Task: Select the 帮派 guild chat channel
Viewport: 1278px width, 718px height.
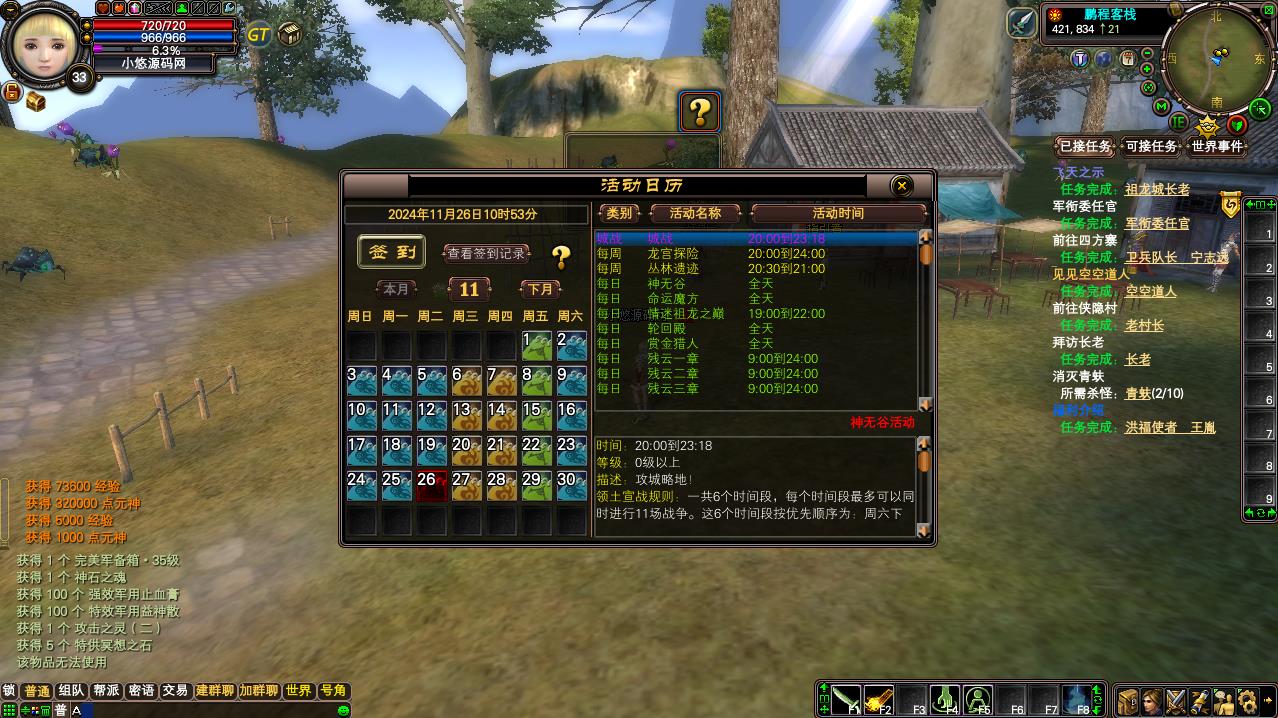Action: point(106,691)
